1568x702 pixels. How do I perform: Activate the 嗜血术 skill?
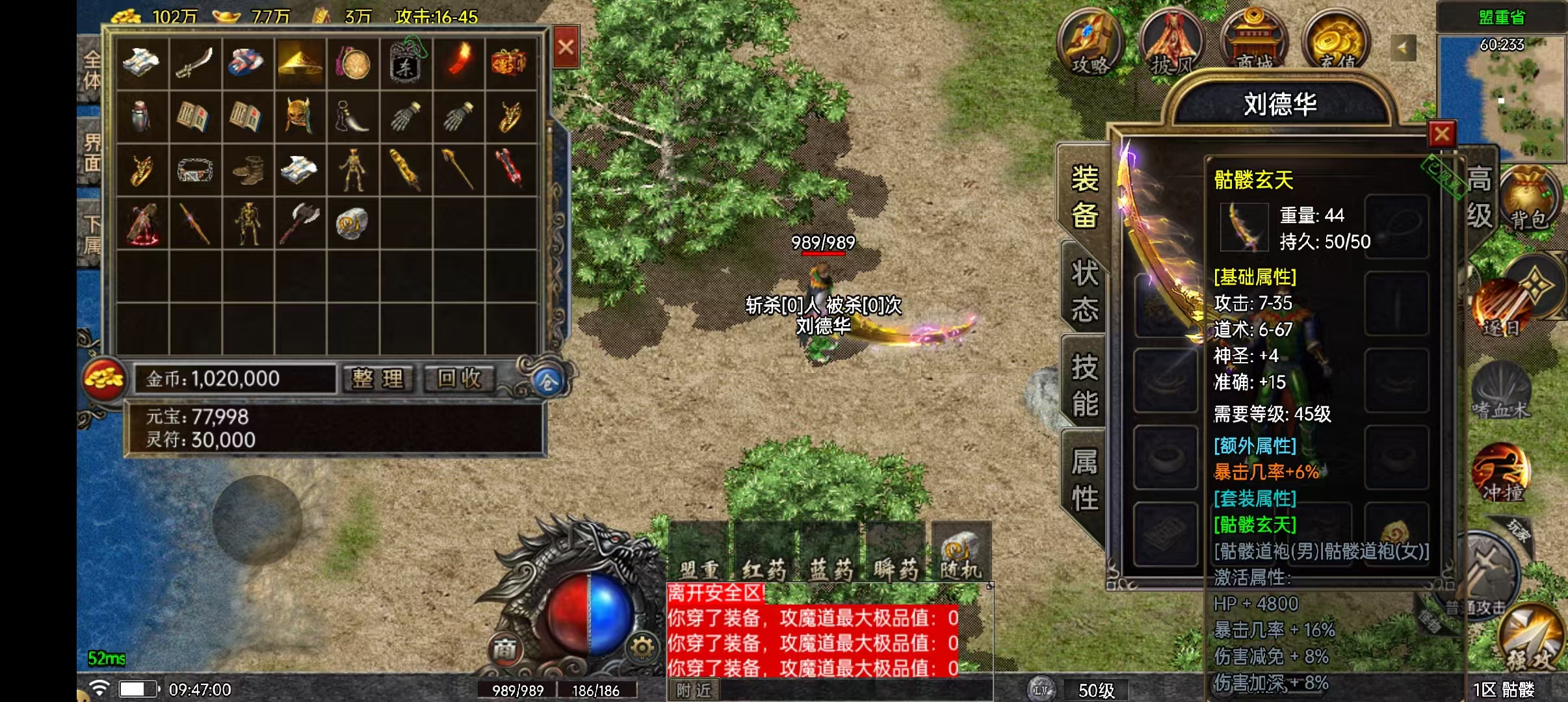[x=1500, y=390]
